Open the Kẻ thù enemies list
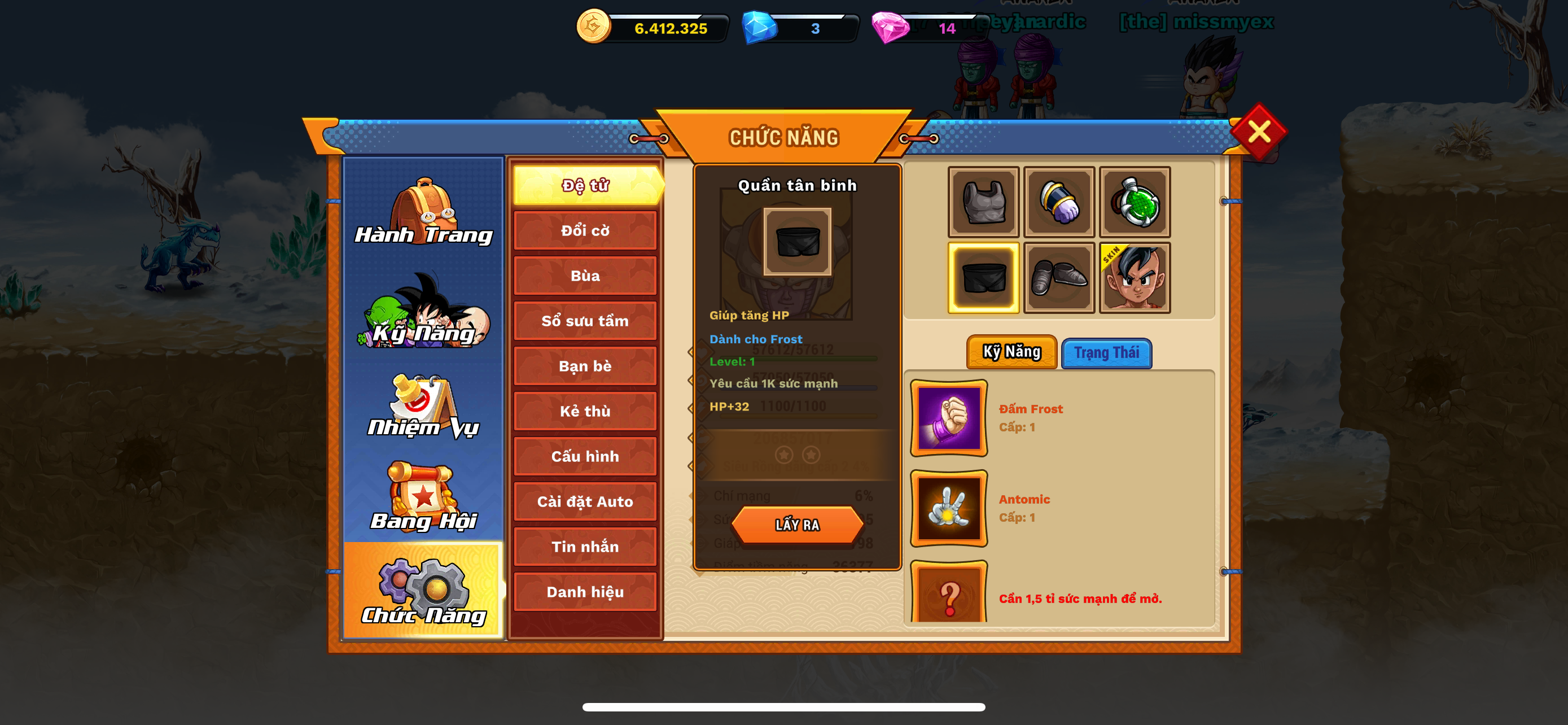 [x=585, y=412]
